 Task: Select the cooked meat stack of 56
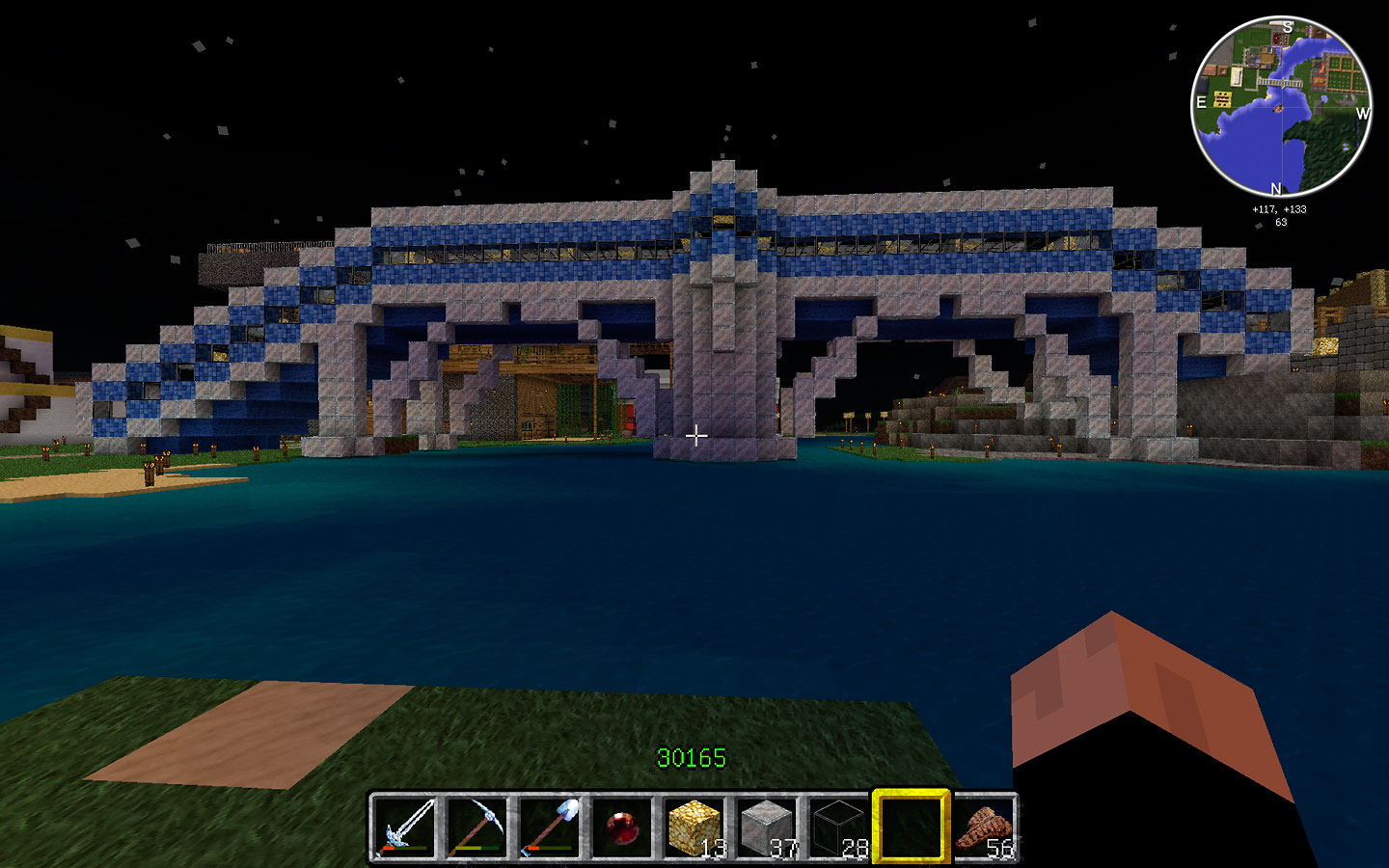[x=984, y=827]
